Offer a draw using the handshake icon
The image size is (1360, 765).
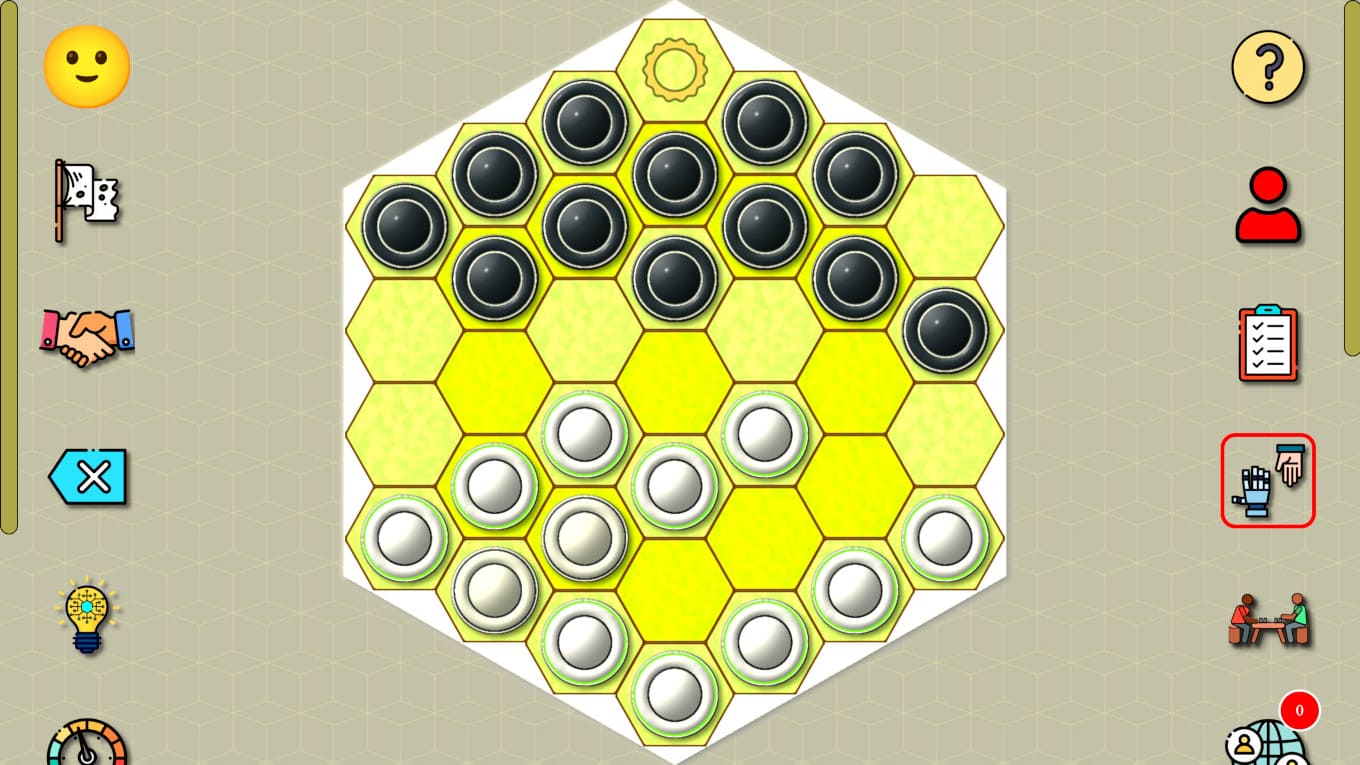(x=85, y=338)
